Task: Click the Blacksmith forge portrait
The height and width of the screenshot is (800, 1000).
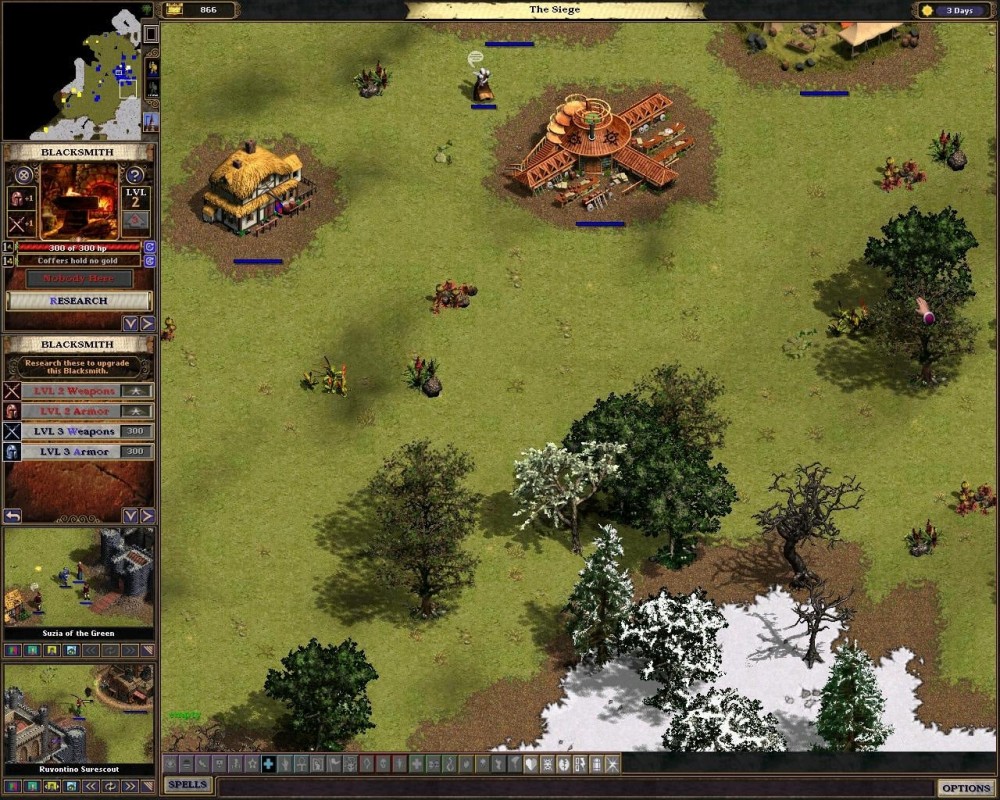Action: (79, 200)
